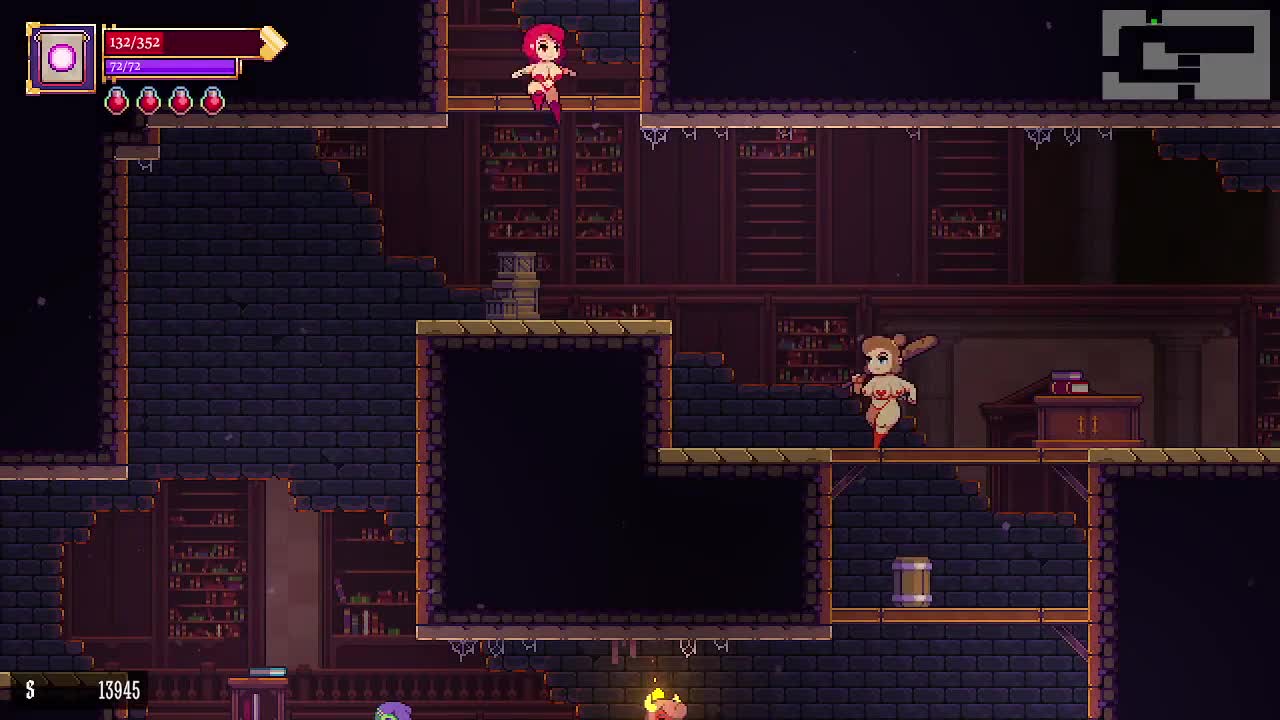Open the dungeon minimap
Viewport: 1280px width, 720px height.
tap(1185, 55)
